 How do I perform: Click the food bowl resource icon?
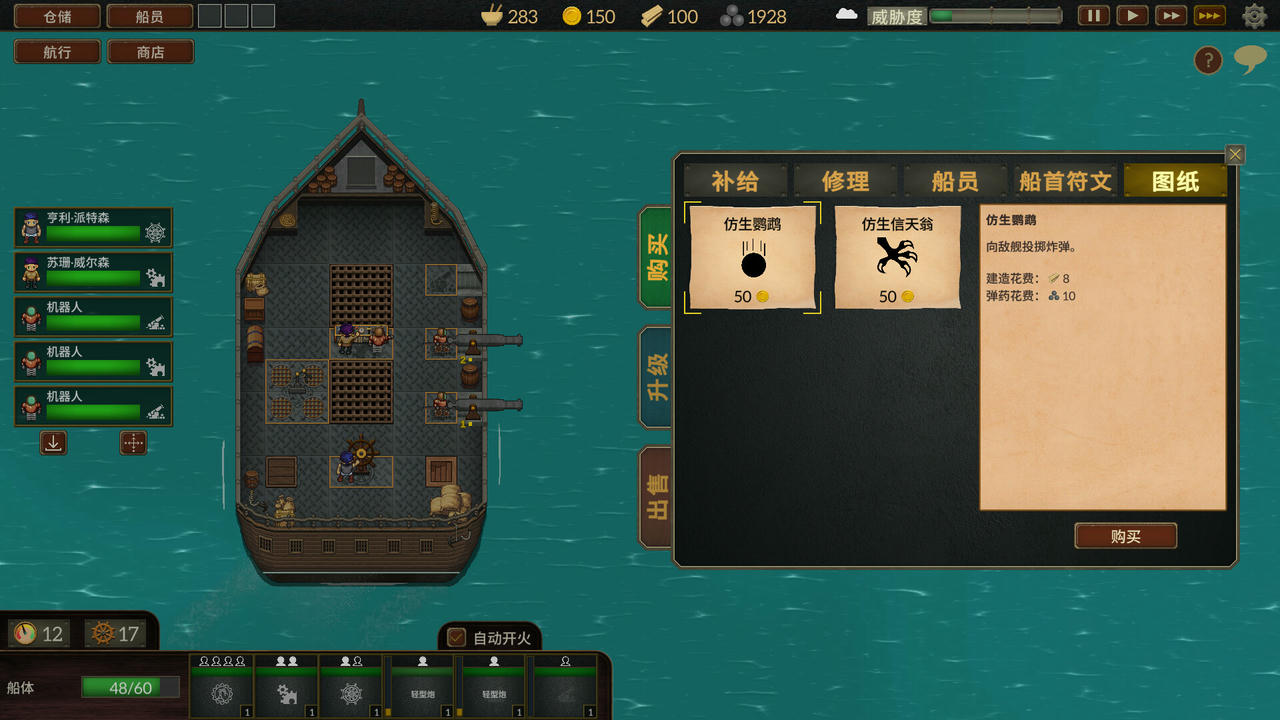tap(489, 16)
